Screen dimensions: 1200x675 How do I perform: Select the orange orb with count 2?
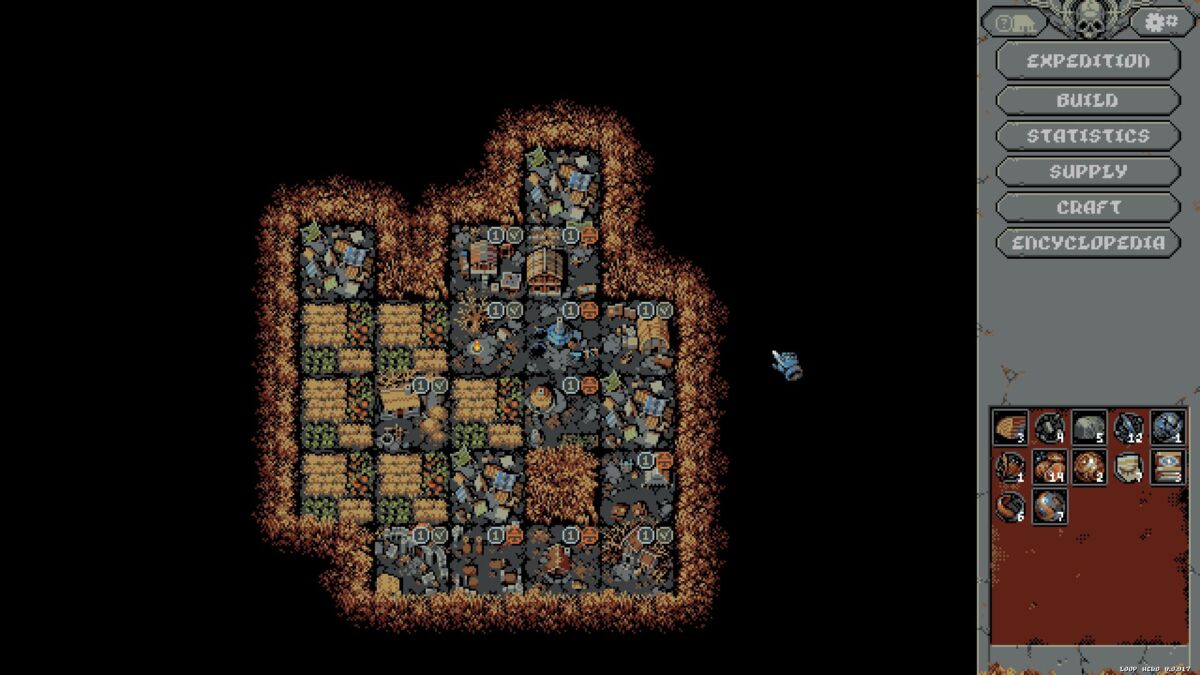click(x=1089, y=466)
